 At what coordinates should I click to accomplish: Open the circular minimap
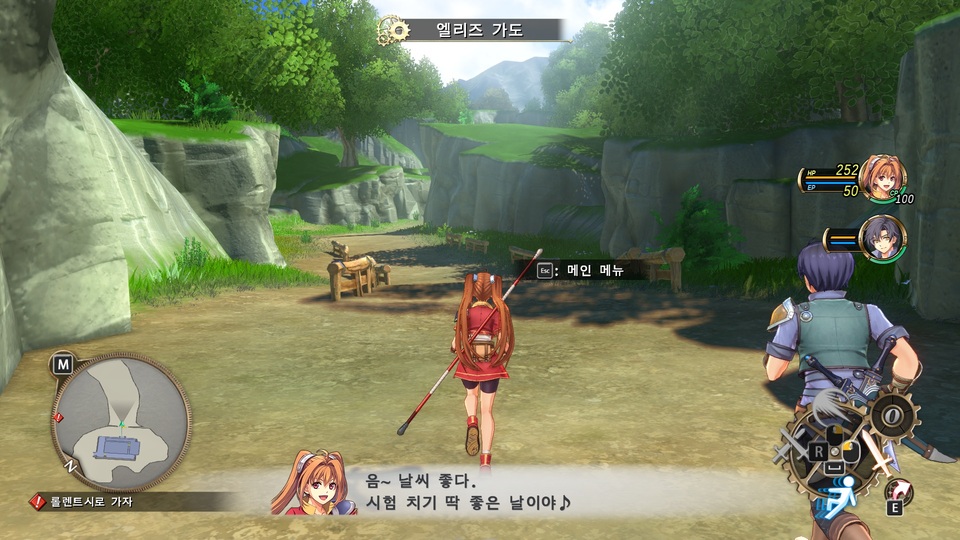(121, 421)
